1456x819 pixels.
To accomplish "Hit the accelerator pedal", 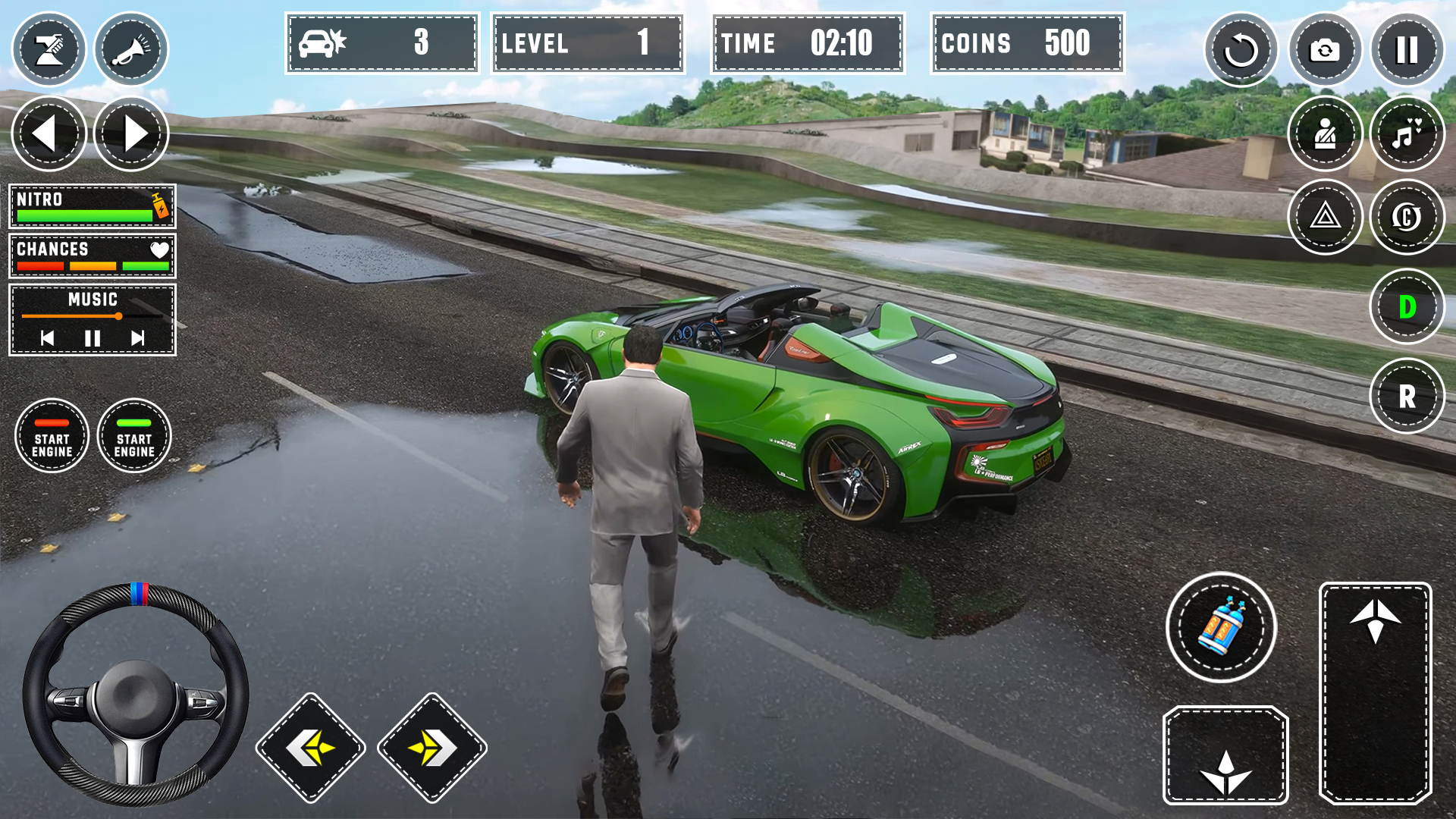I will 1375,692.
